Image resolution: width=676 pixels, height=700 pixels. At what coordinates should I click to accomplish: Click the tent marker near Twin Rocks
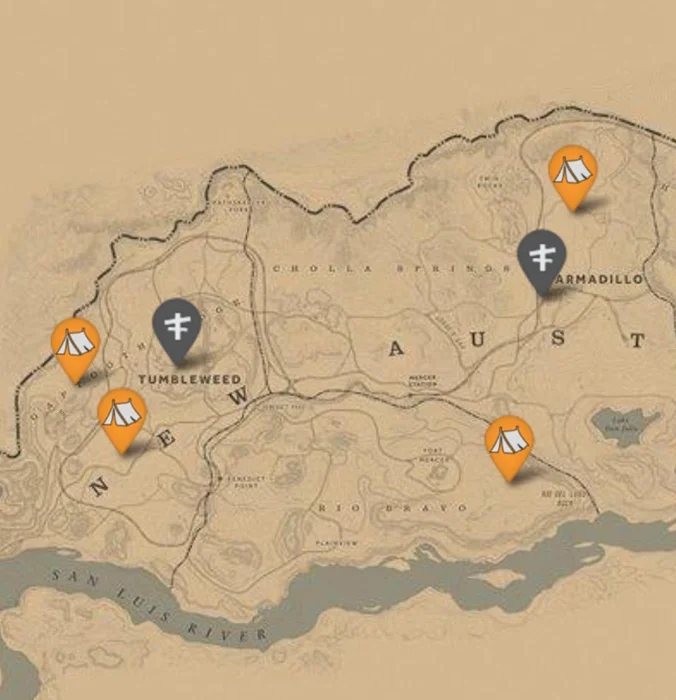(x=573, y=172)
